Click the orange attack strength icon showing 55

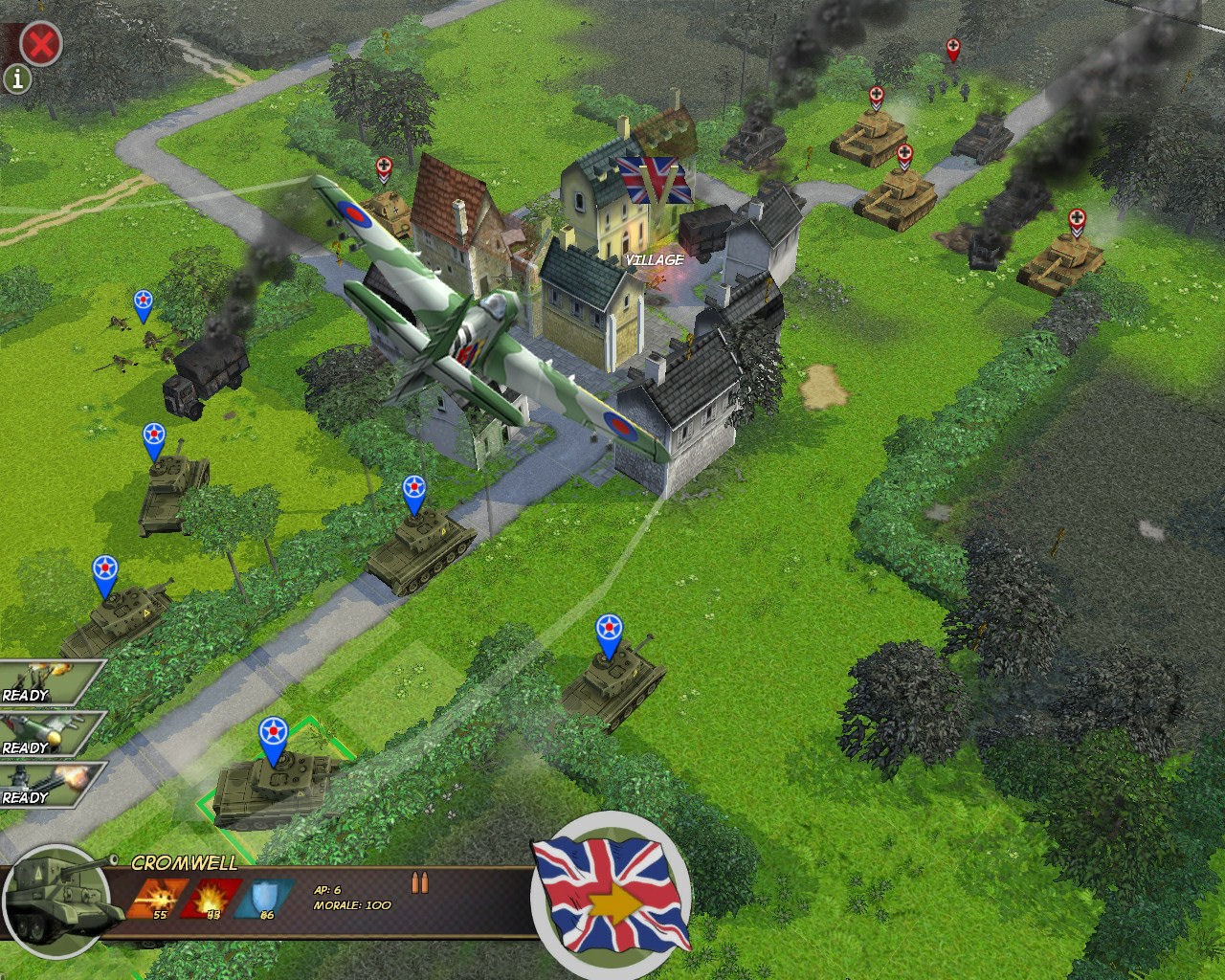tap(159, 896)
